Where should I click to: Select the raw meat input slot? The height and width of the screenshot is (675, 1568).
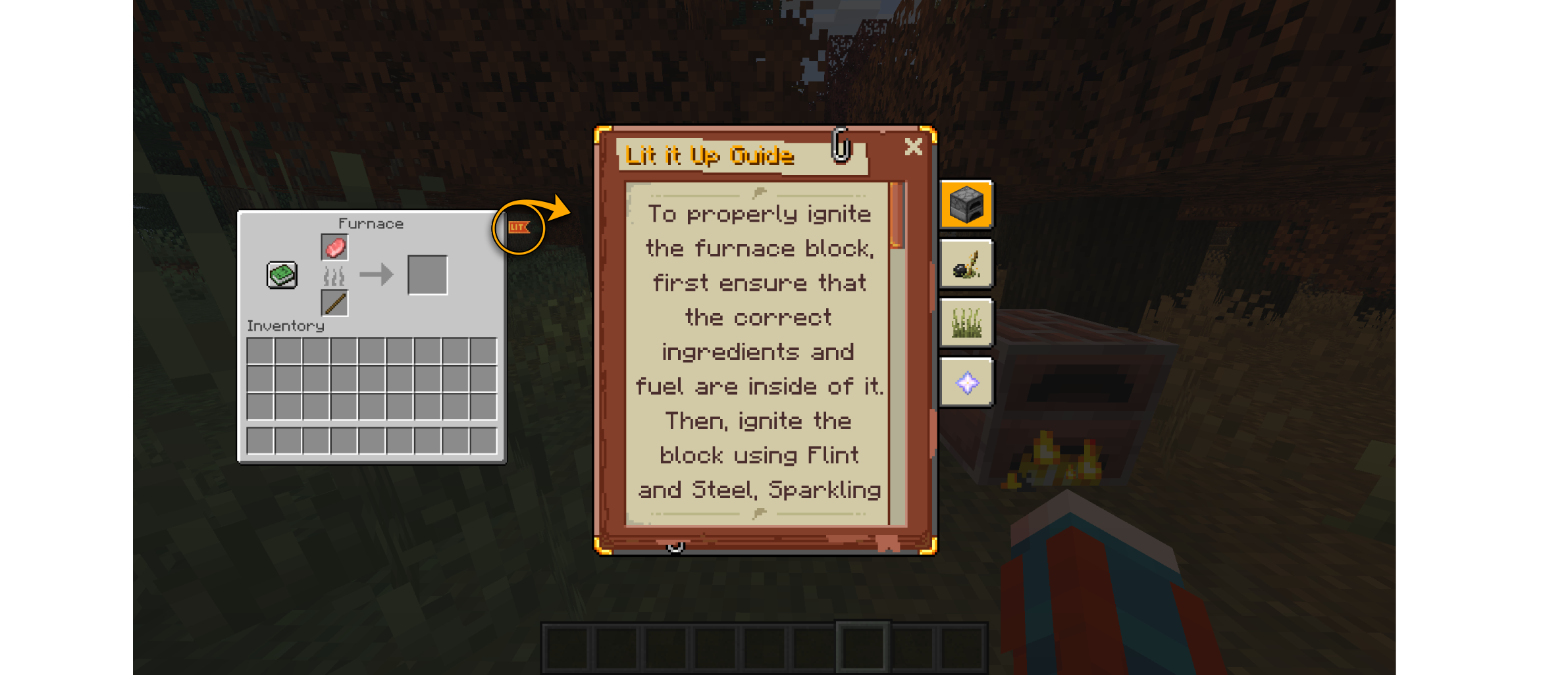334,248
